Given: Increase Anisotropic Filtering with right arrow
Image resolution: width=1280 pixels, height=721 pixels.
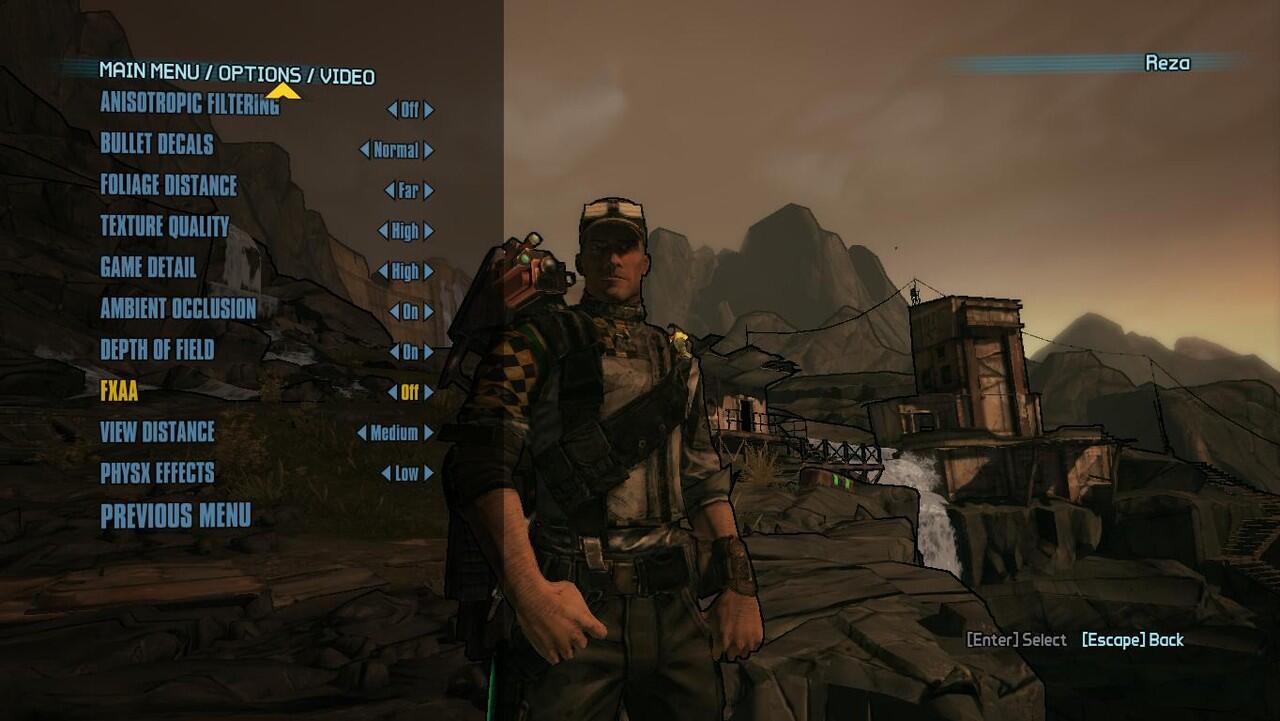Looking at the screenshot, I should [x=429, y=110].
